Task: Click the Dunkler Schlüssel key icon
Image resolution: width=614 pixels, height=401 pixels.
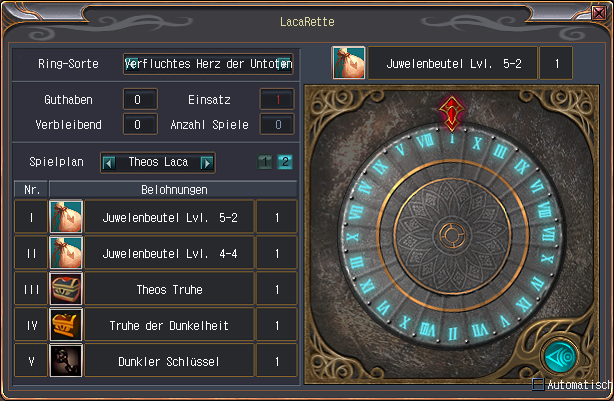Action: tap(65, 360)
